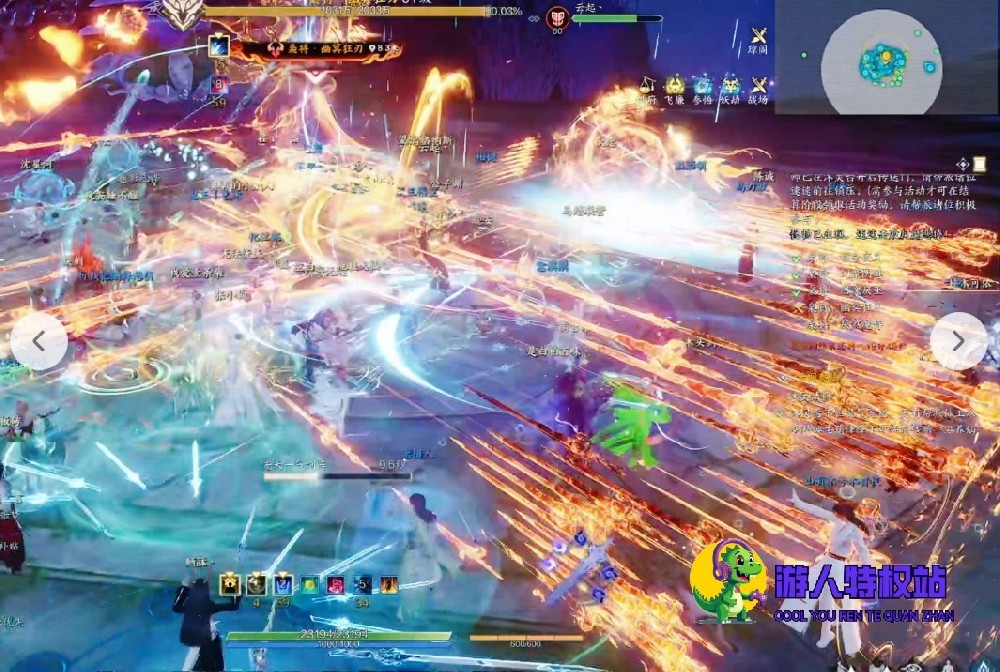1000x672 pixels.
Task: Show the previous image with left arrow
Action: (x=39, y=341)
